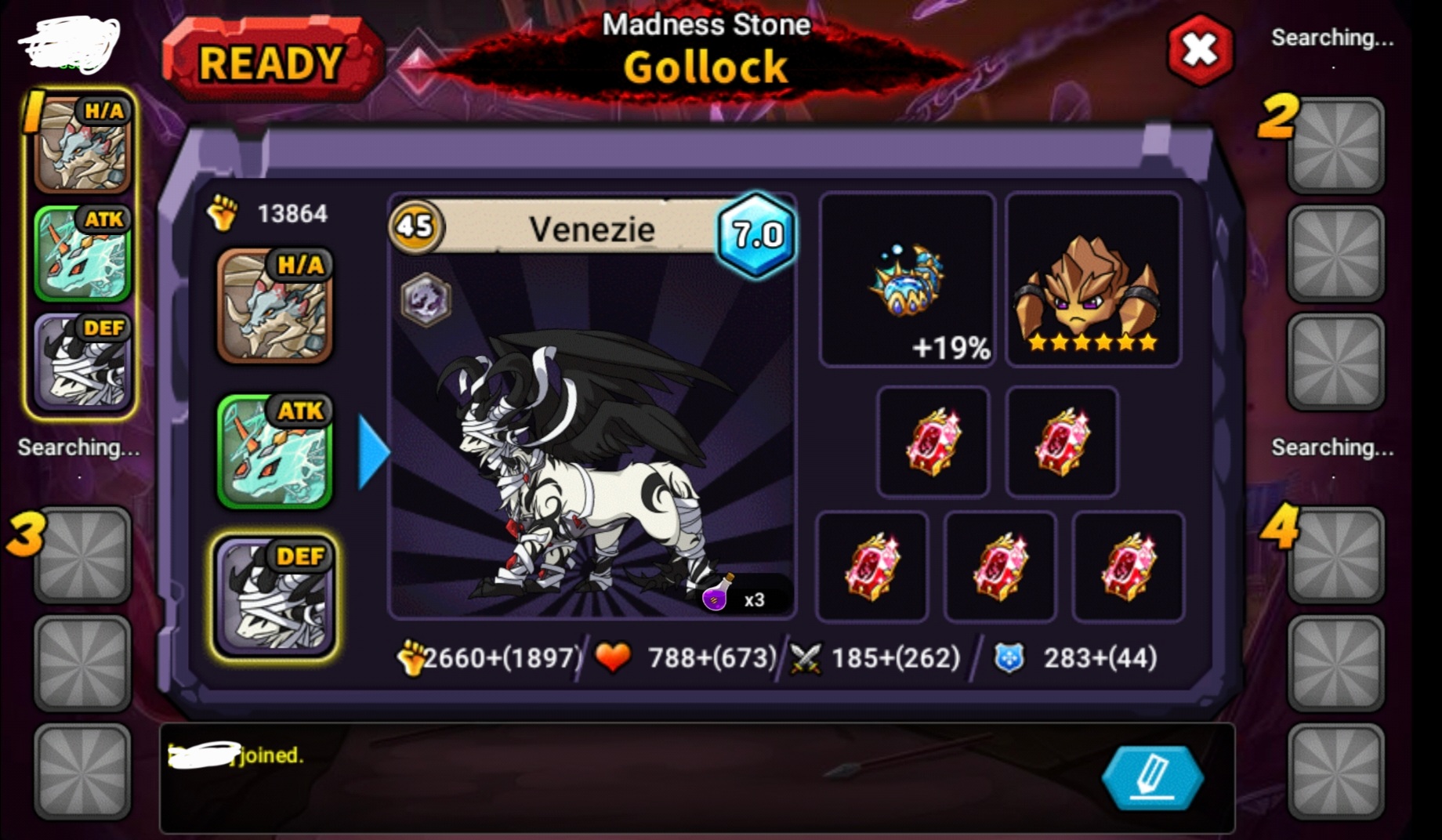Screen dimensions: 1442x840
Task: Select the ATK dragon in the team list
Action: 274,451
